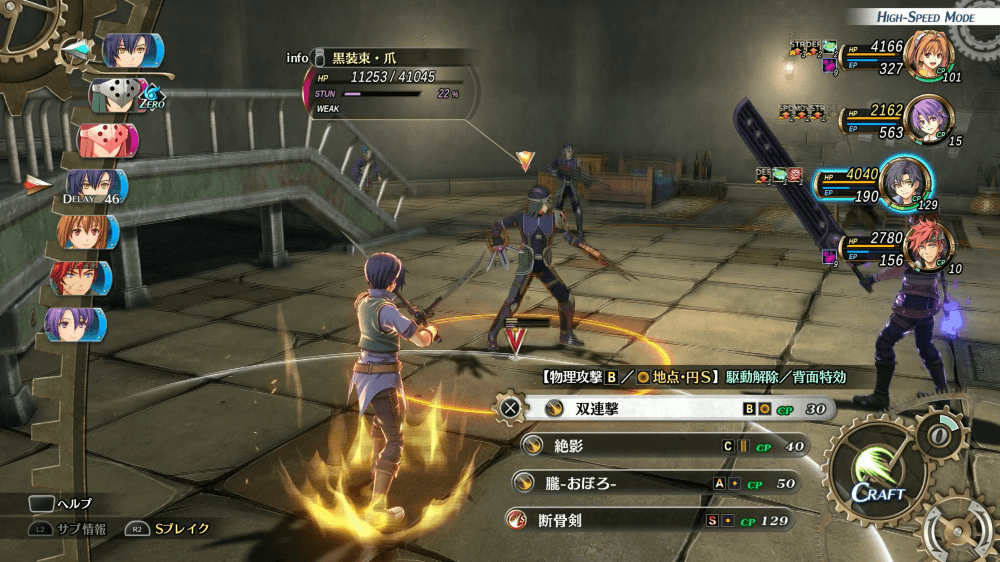Choose the 絶影 craft costing 40 CP
Image resolution: width=1000 pixels, height=562 pixels.
(660, 446)
